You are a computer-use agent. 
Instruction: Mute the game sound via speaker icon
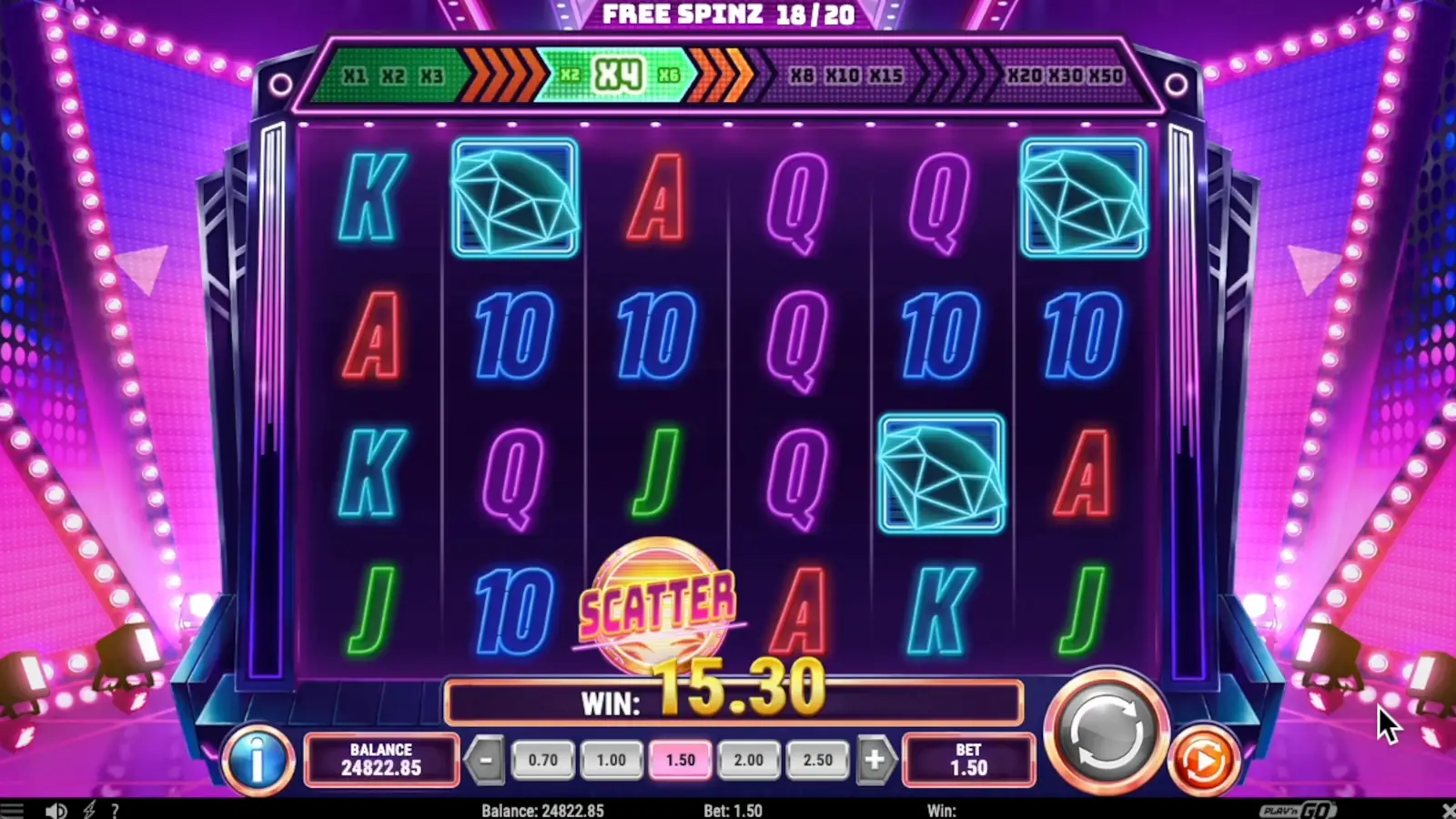point(57,810)
